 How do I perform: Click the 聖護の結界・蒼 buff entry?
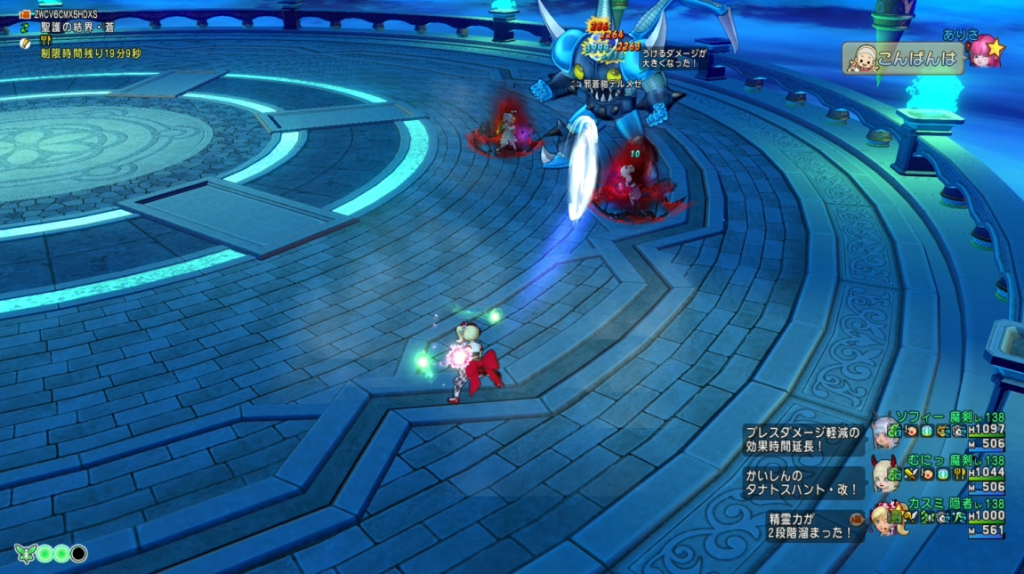point(76,28)
